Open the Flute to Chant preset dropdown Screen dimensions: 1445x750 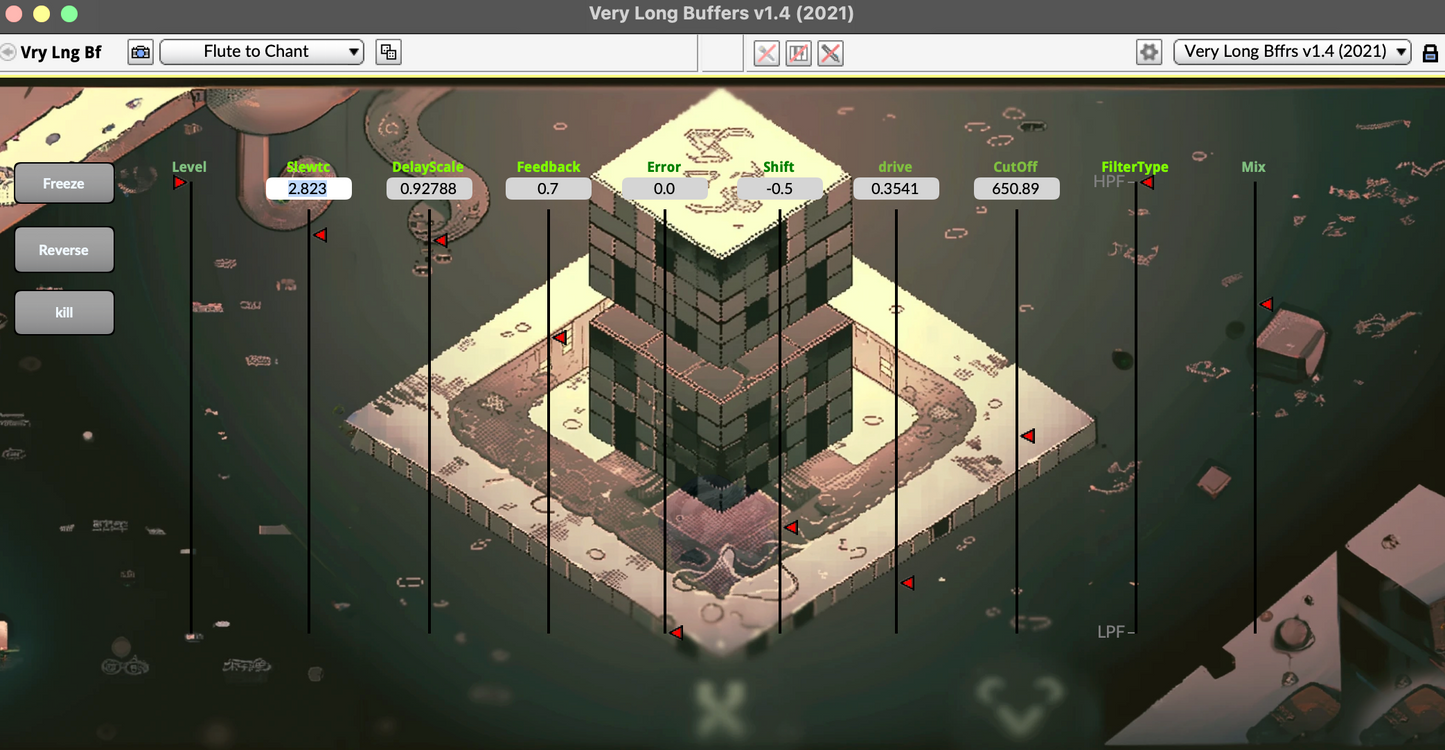click(262, 52)
